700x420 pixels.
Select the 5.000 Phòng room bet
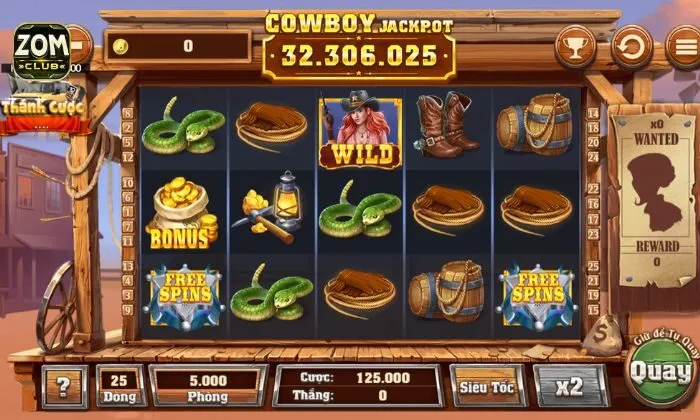(208, 386)
